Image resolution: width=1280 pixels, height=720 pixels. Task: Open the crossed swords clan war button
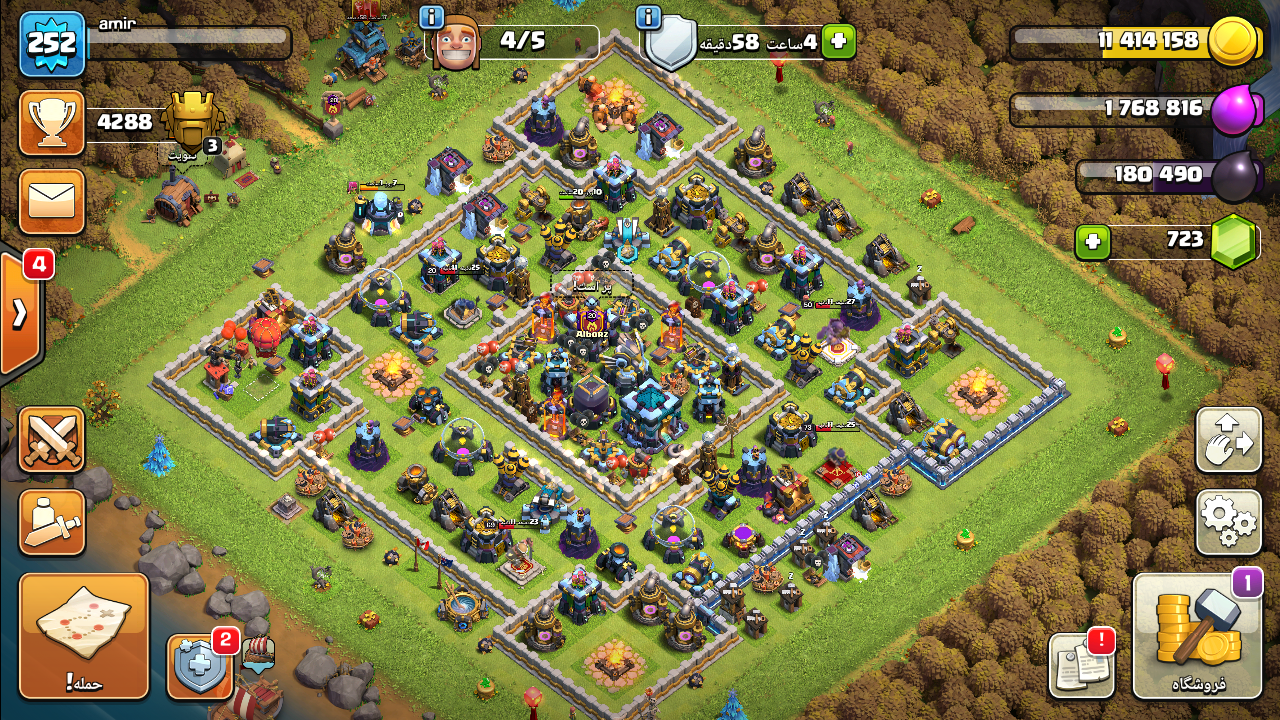pyautogui.click(x=52, y=440)
